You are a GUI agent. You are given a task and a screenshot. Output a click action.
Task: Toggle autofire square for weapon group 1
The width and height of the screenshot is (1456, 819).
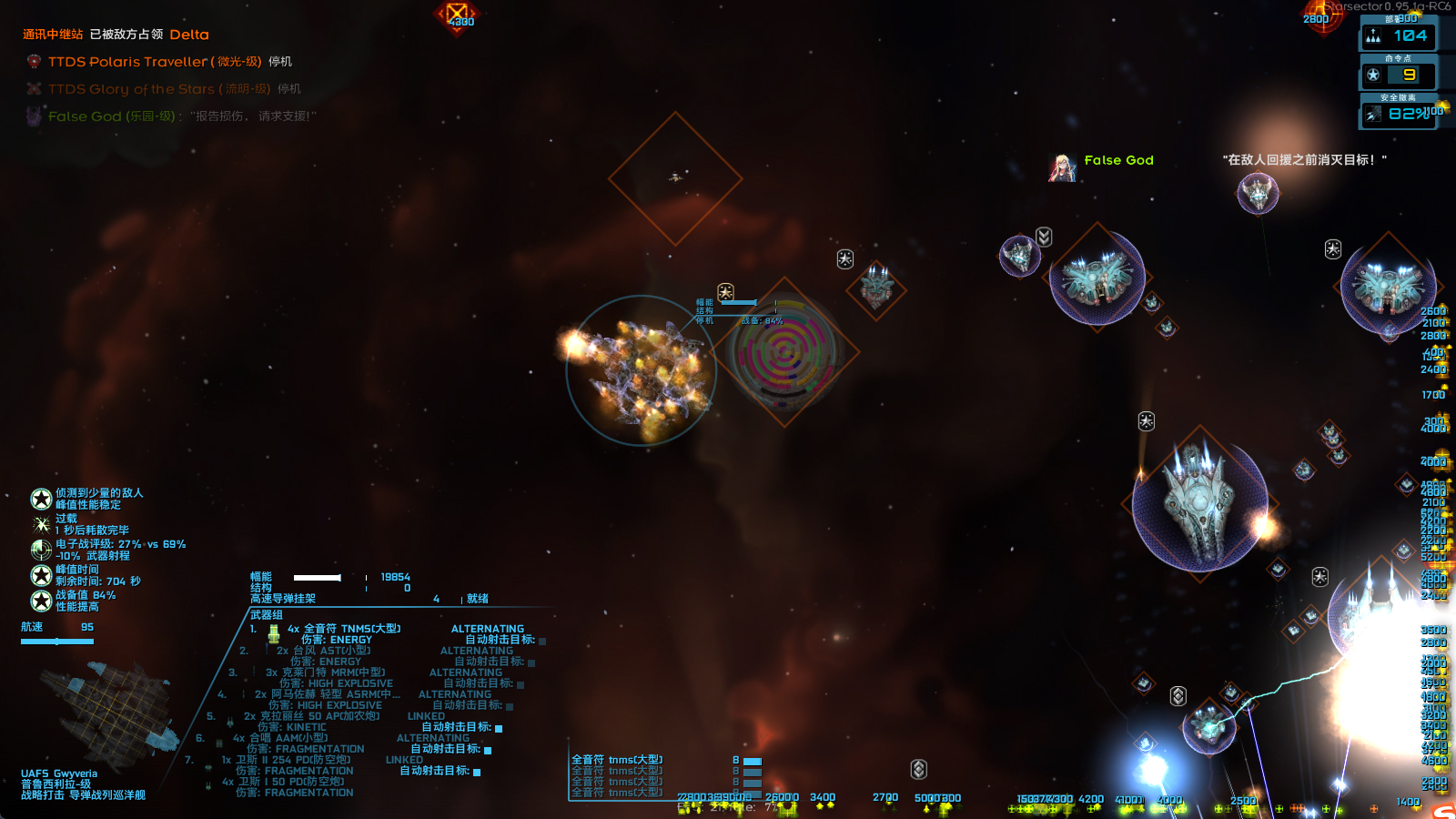pyautogui.click(x=542, y=641)
